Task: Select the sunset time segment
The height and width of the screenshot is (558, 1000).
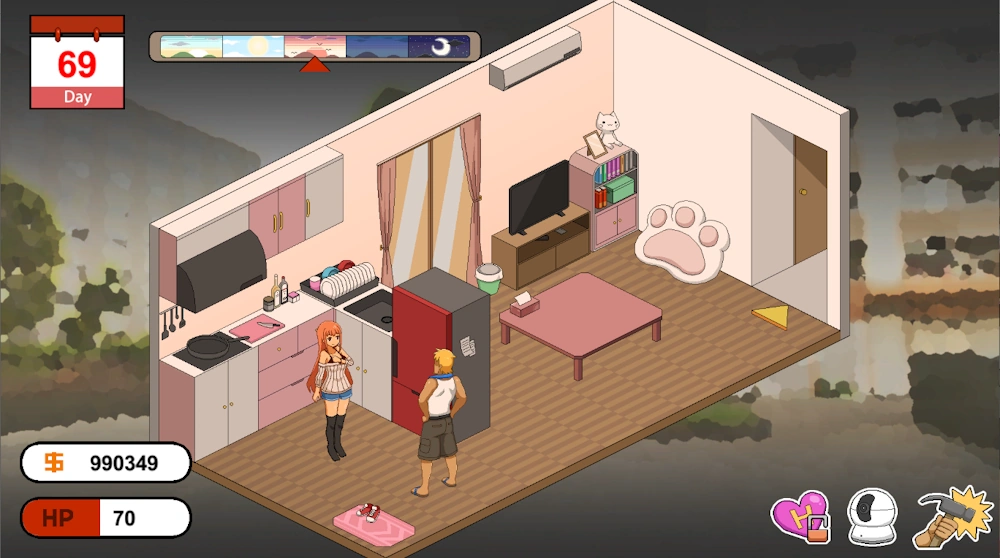Action: (315, 47)
